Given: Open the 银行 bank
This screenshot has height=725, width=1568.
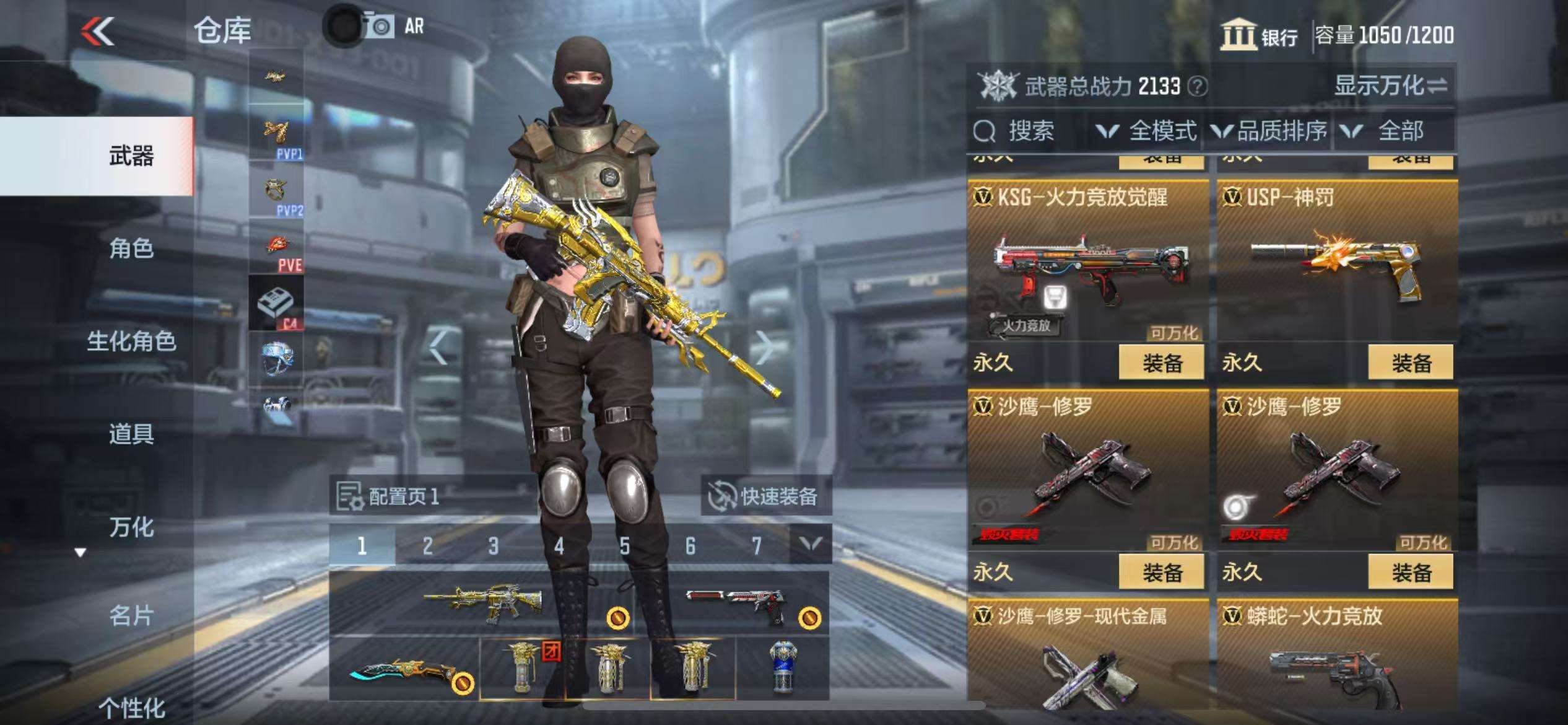Looking at the screenshot, I should 1260,35.
